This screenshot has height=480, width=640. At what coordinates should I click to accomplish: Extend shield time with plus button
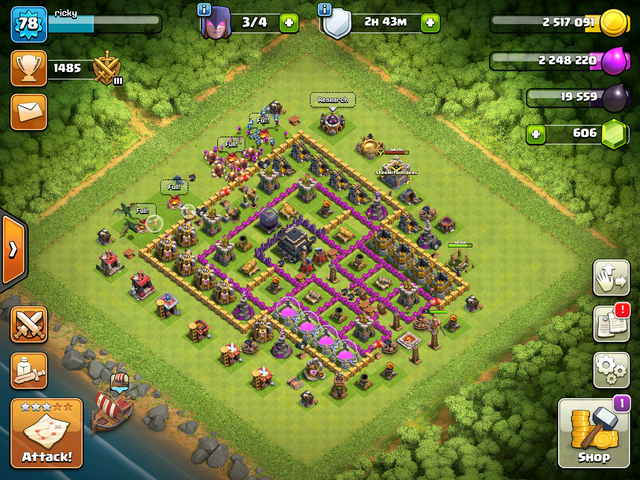(x=429, y=22)
